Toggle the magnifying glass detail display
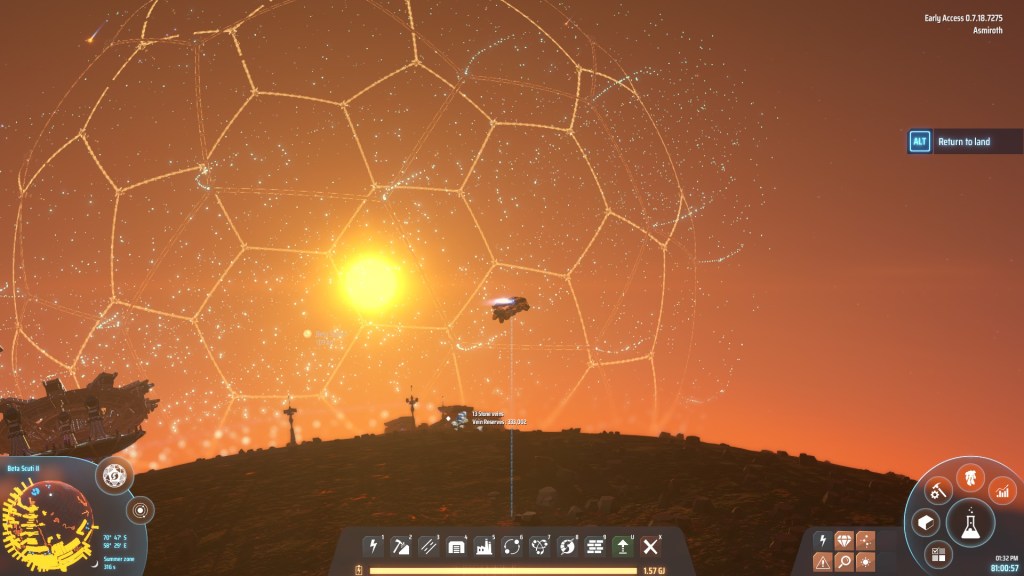The height and width of the screenshot is (576, 1024). click(844, 562)
